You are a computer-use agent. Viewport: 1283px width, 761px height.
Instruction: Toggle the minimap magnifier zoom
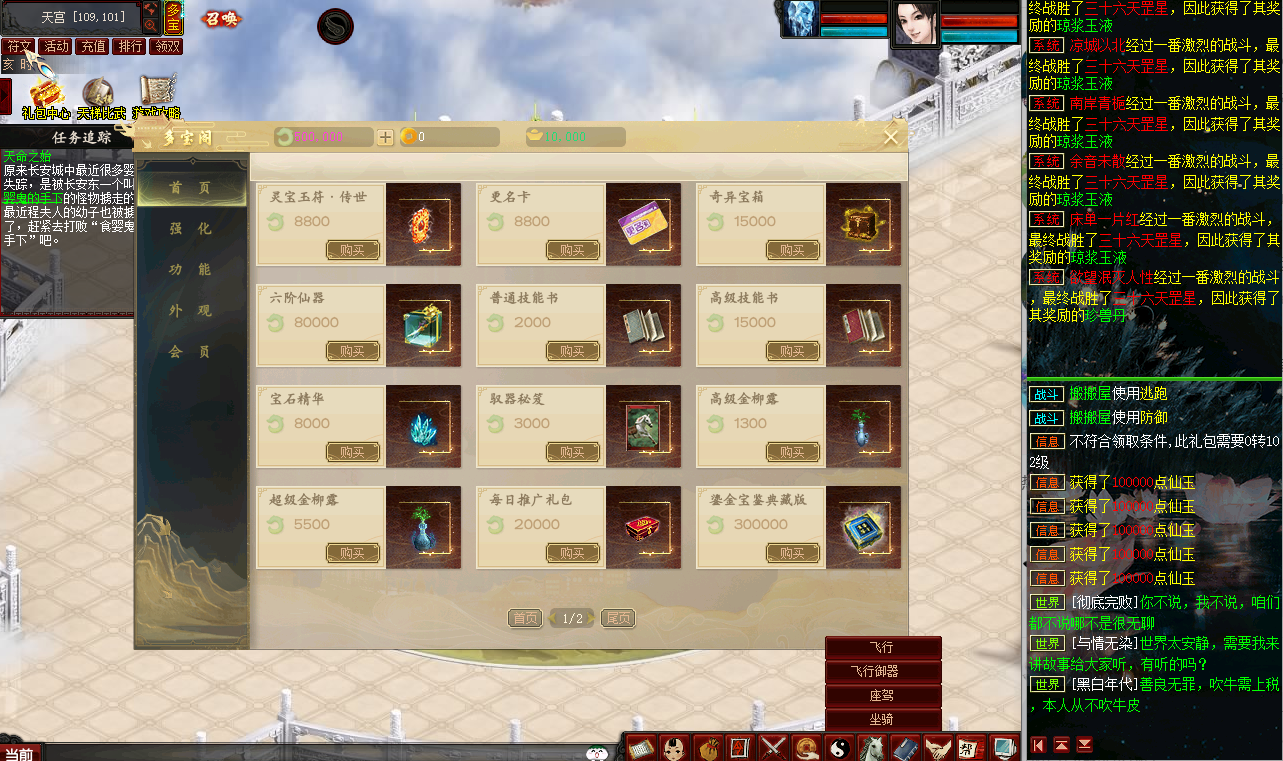(151, 24)
